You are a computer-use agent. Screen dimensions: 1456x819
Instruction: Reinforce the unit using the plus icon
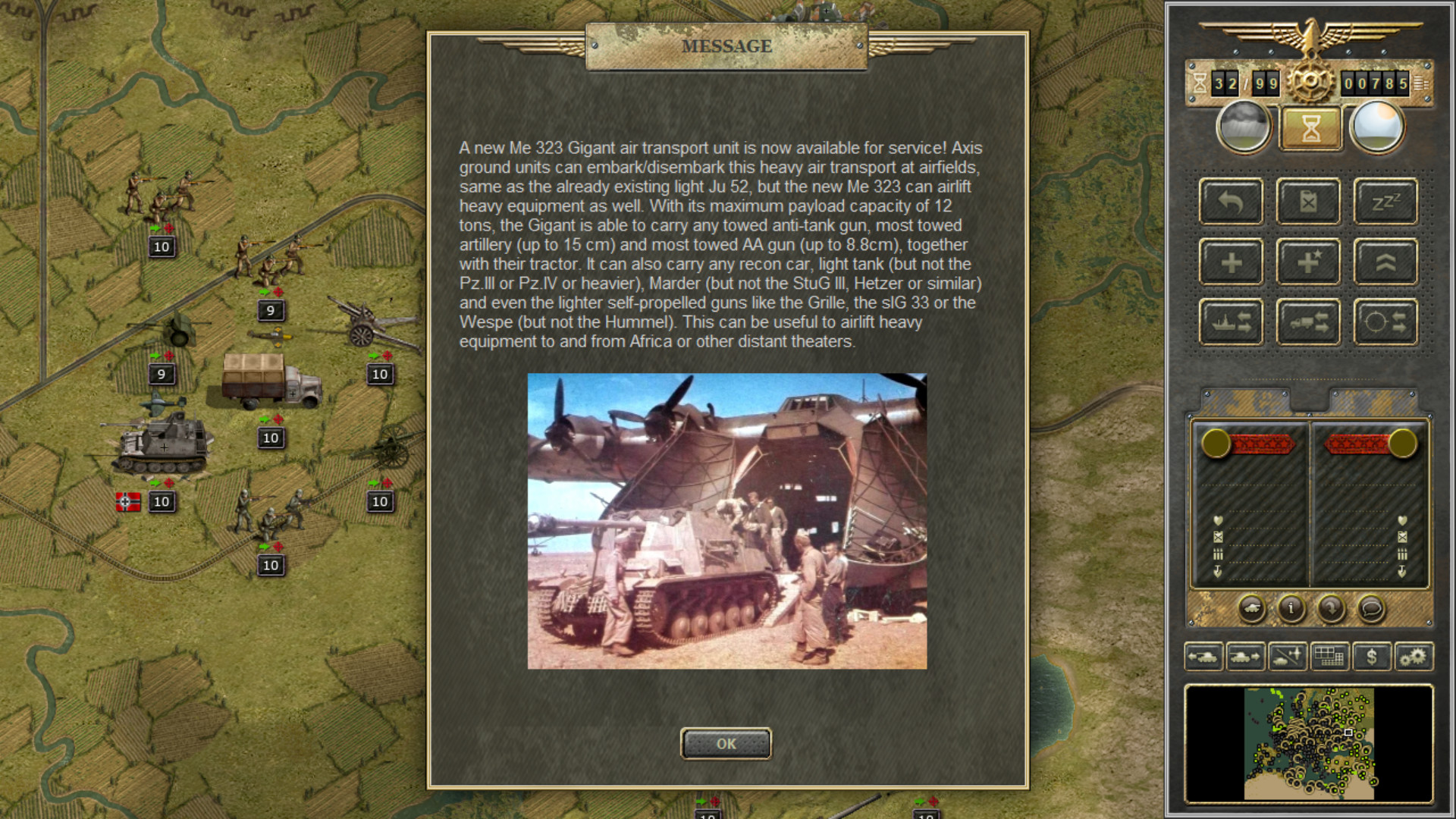point(1231,262)
